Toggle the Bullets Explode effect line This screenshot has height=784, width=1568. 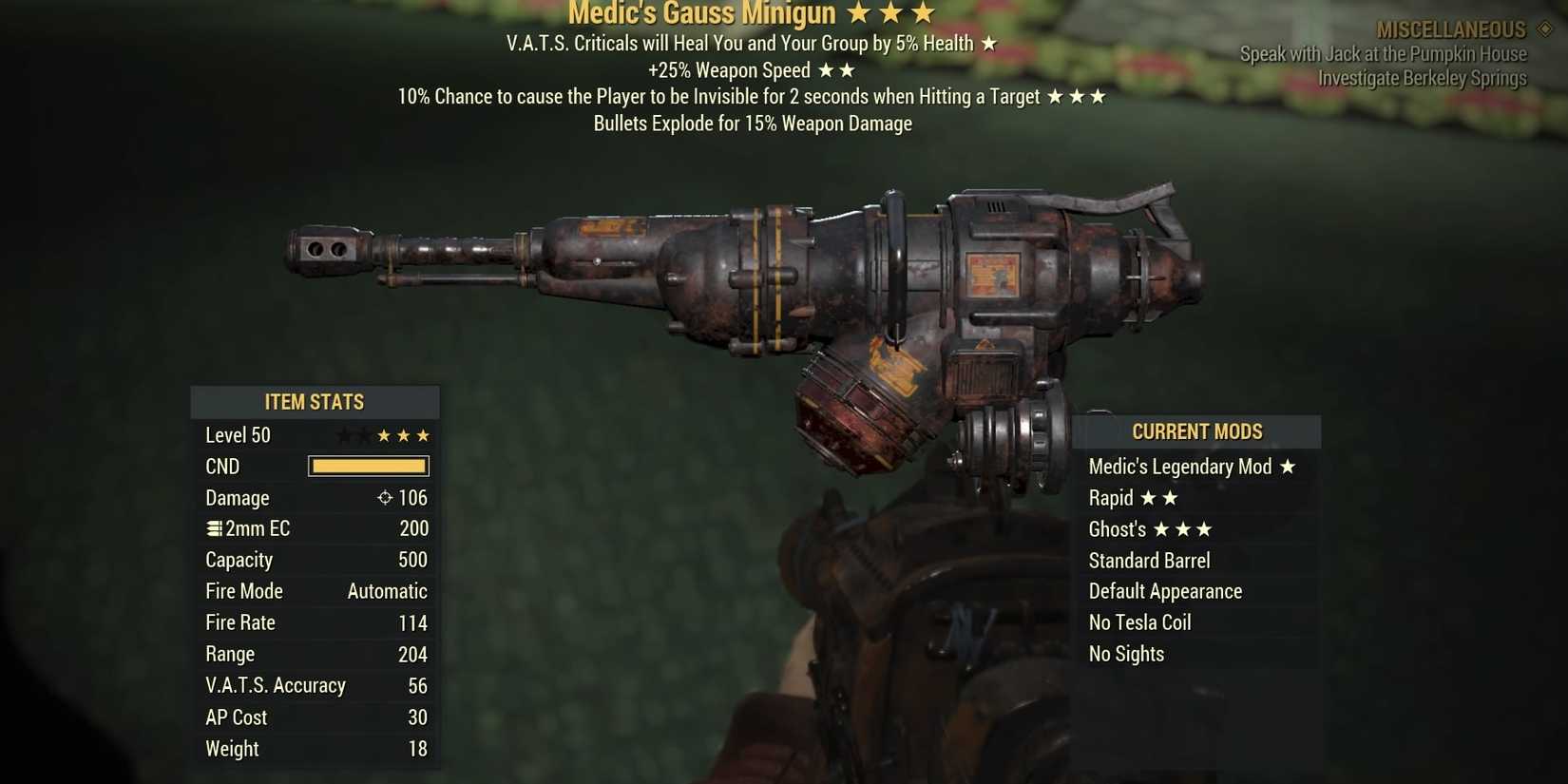tap(754, 124)
